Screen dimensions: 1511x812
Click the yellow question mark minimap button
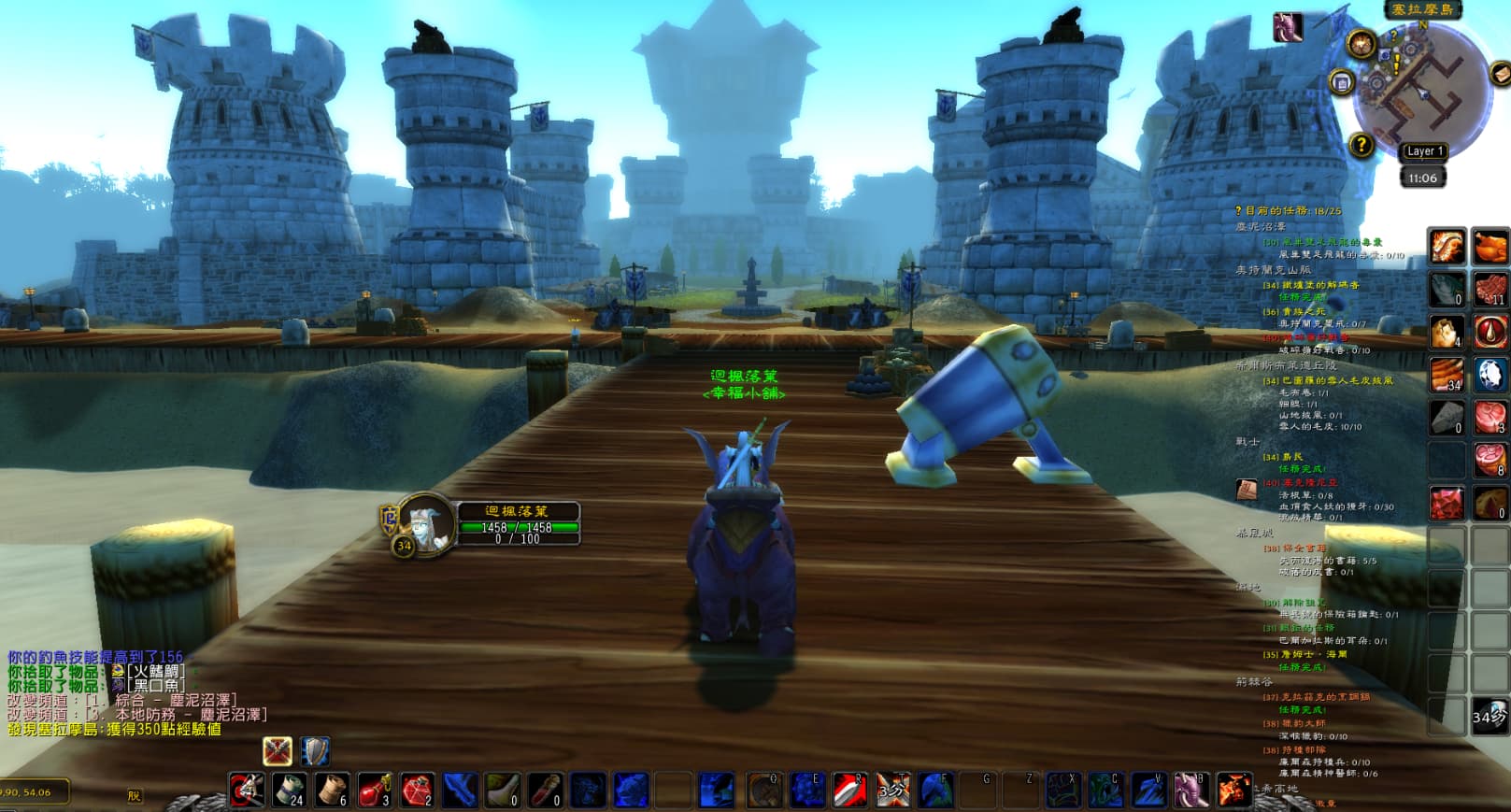click(x=1361, y=145)
